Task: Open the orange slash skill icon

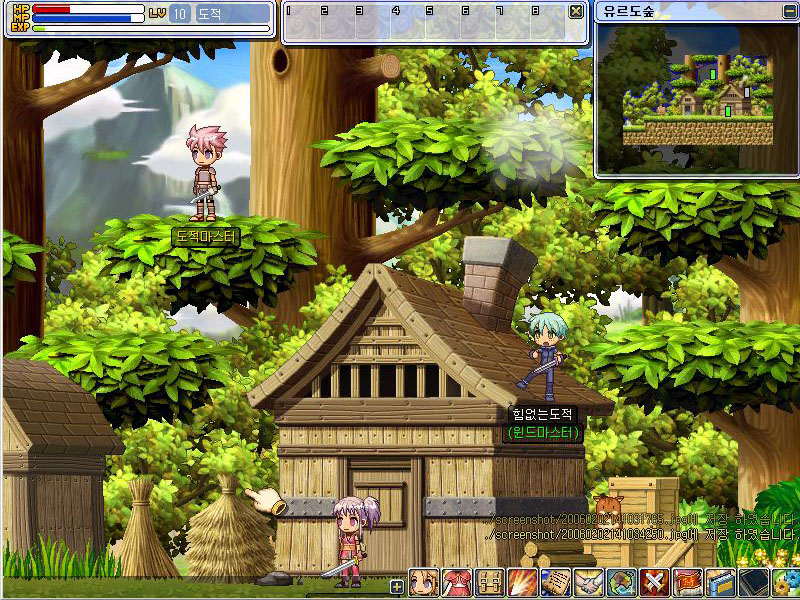Action: (522, 582)
